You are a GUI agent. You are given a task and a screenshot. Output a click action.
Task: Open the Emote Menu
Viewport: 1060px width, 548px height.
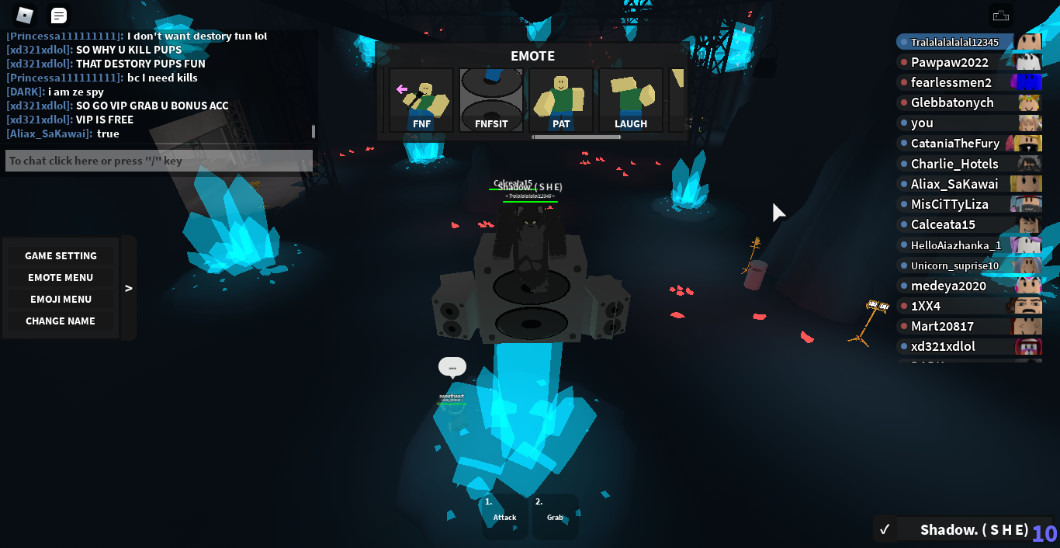coord(61,278)
